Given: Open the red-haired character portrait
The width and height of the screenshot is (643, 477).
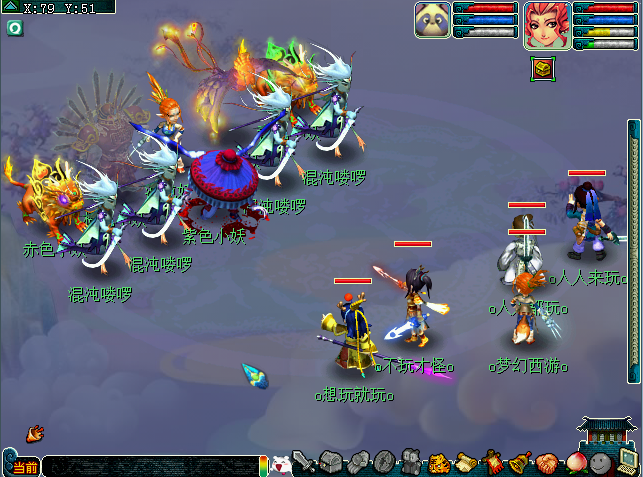Looking at the screenshot, I should point(547,25).
